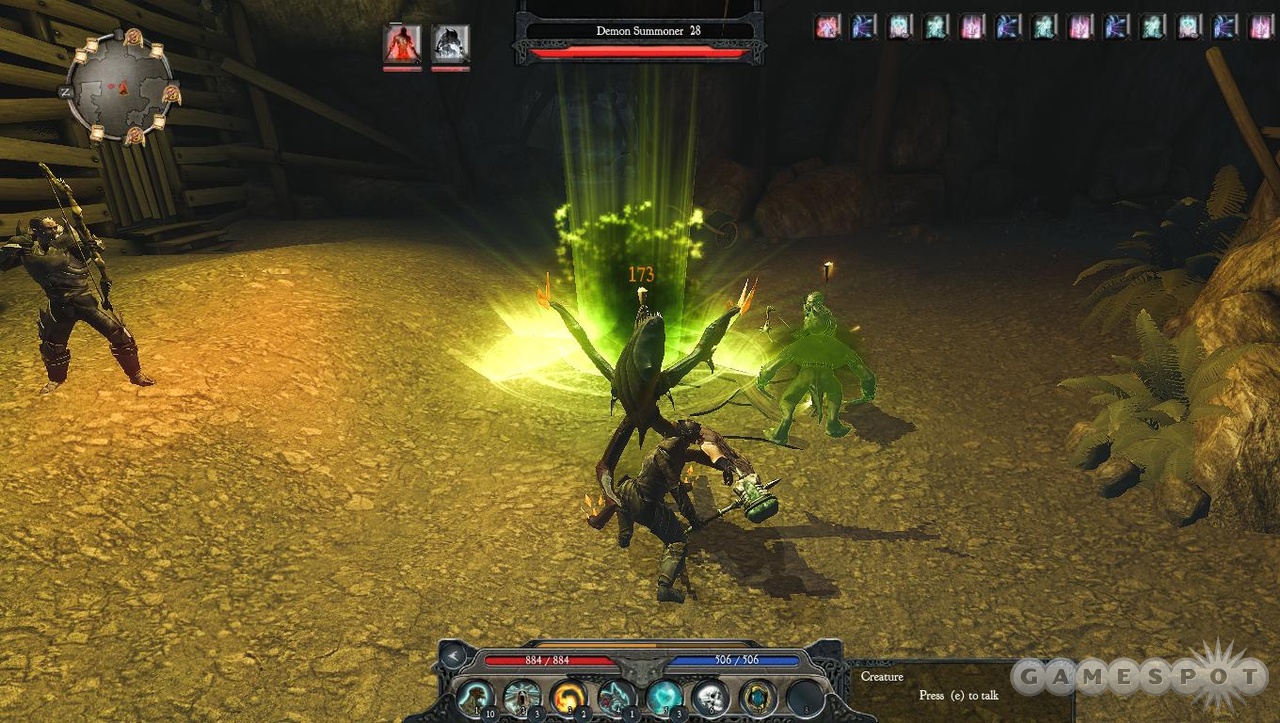
Task: Activate the glowing keyhole skill
Action: pos(522,696)
